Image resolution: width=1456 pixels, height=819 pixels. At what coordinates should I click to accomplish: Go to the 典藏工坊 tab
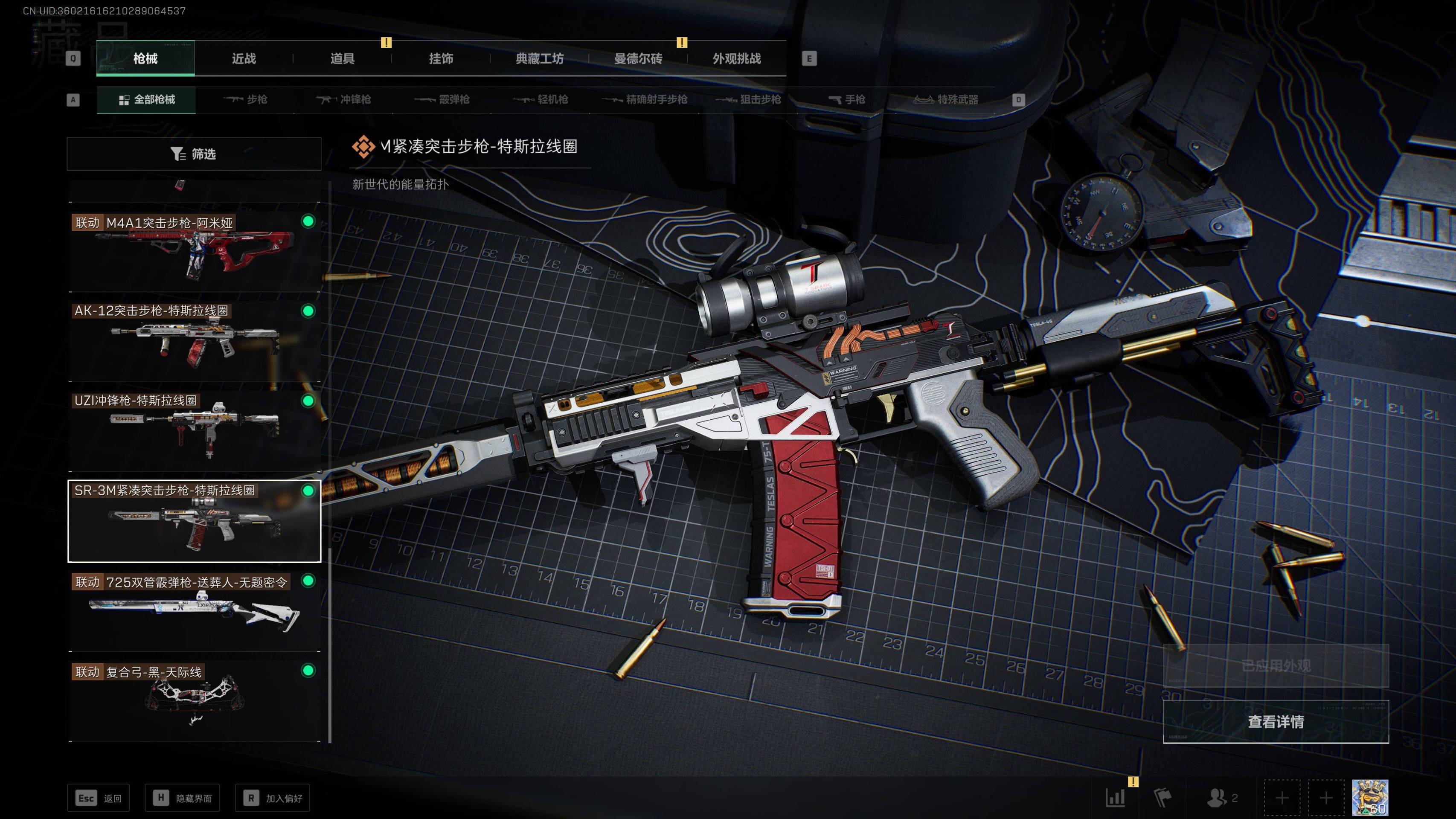[539, 58]
